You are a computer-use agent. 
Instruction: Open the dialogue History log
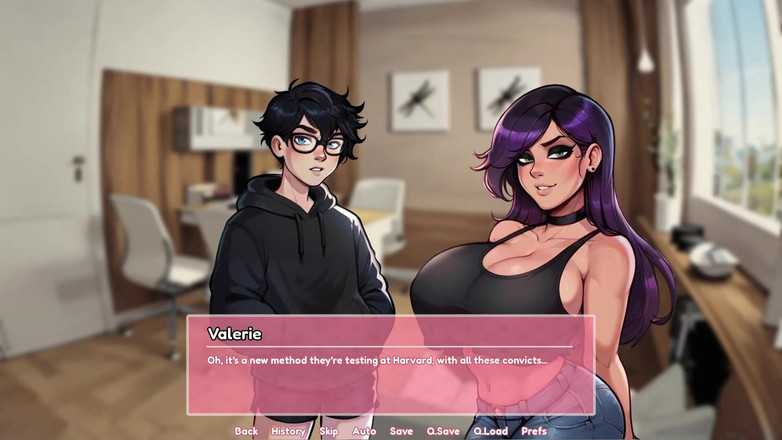(288, 431)
